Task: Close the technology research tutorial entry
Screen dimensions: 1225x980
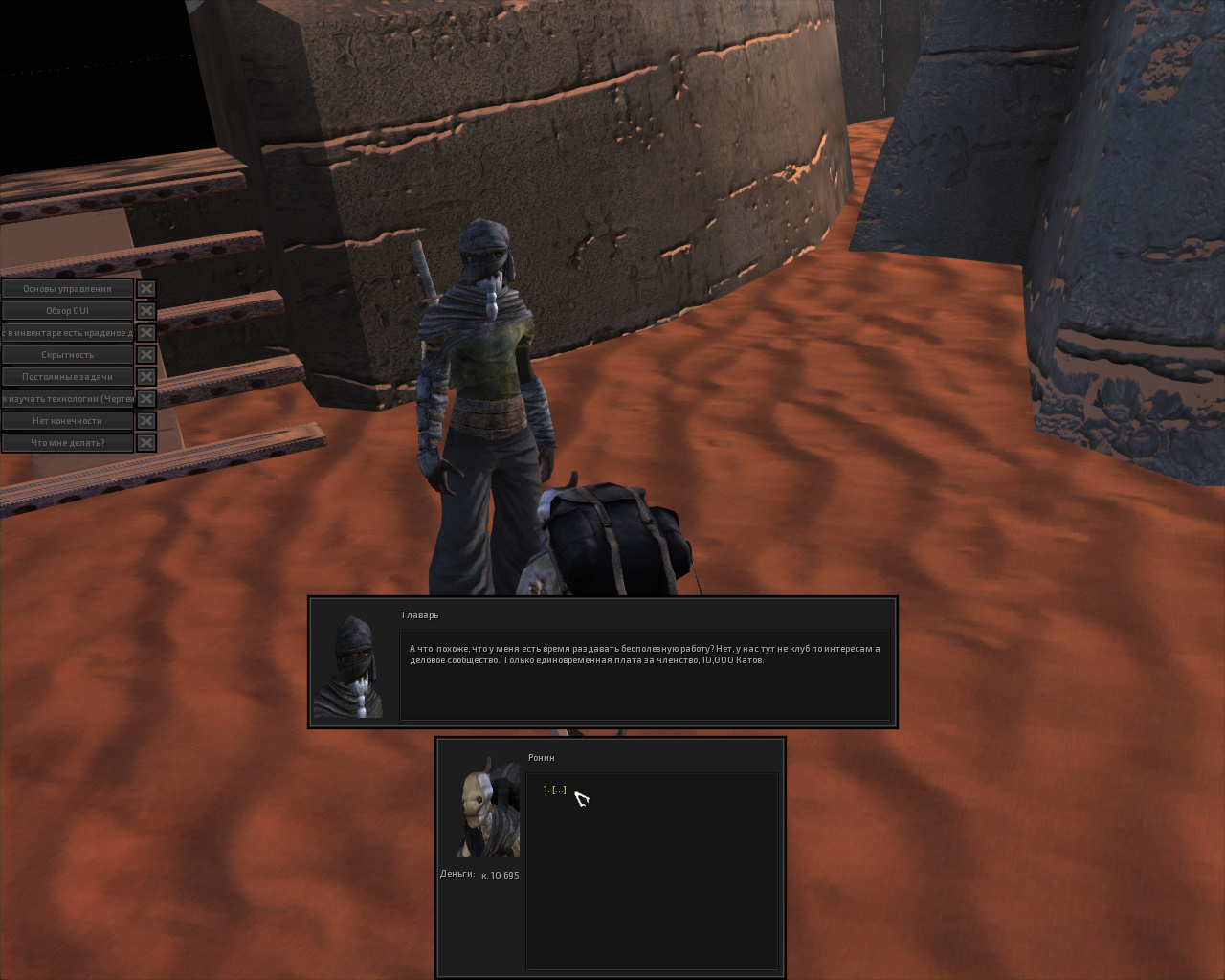Action: 145,399
